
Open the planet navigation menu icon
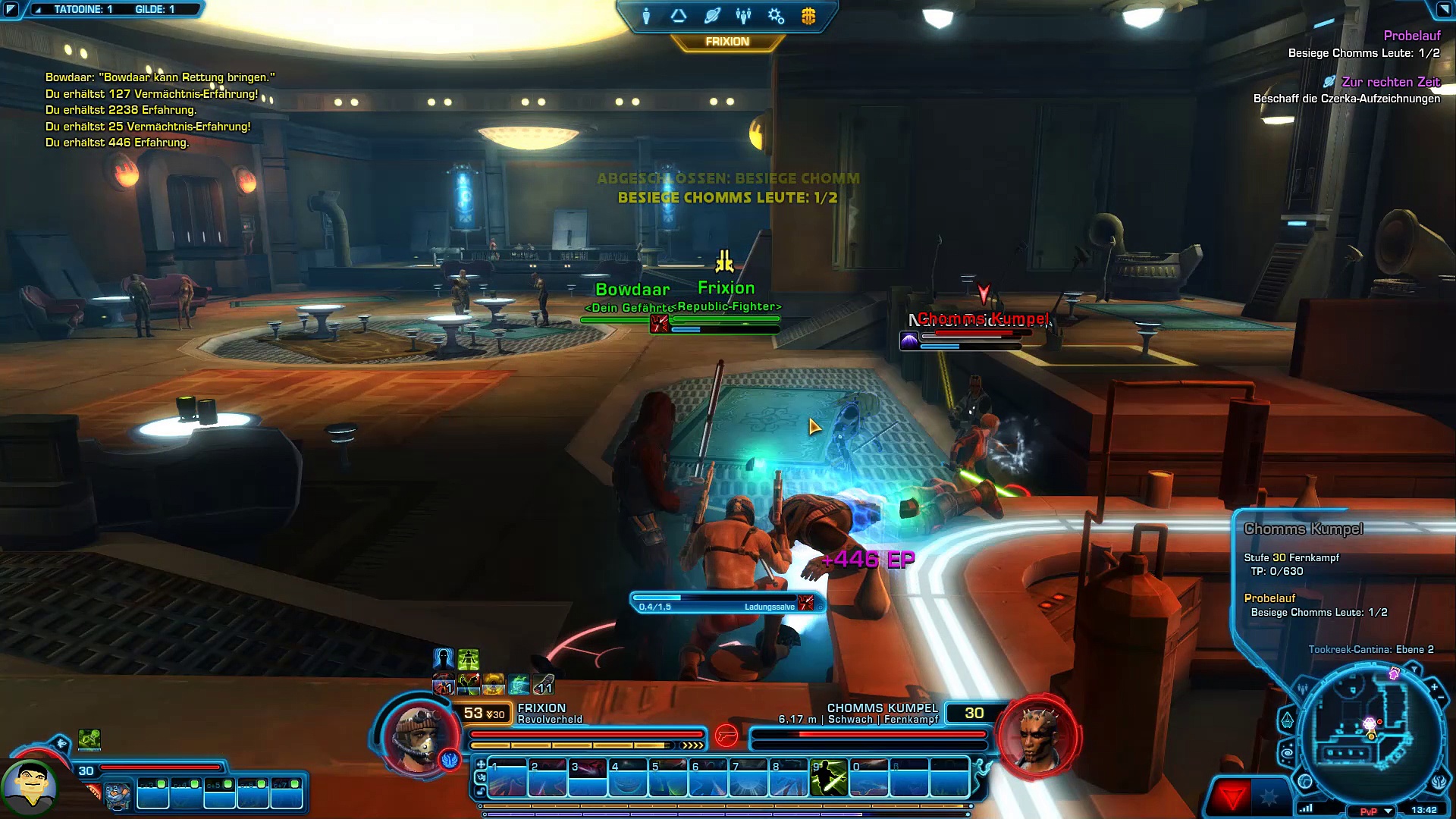[711, 16]
